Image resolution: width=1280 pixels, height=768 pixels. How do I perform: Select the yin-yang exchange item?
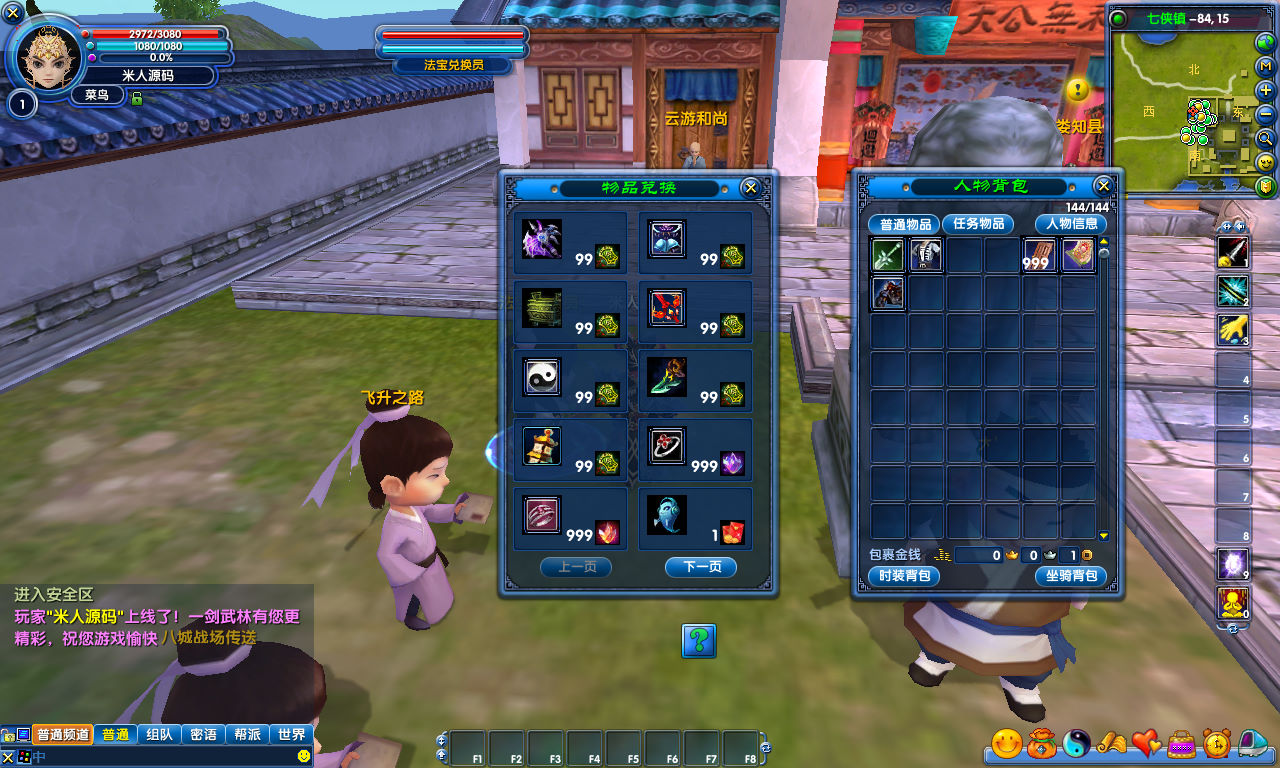tap(542, 377)
